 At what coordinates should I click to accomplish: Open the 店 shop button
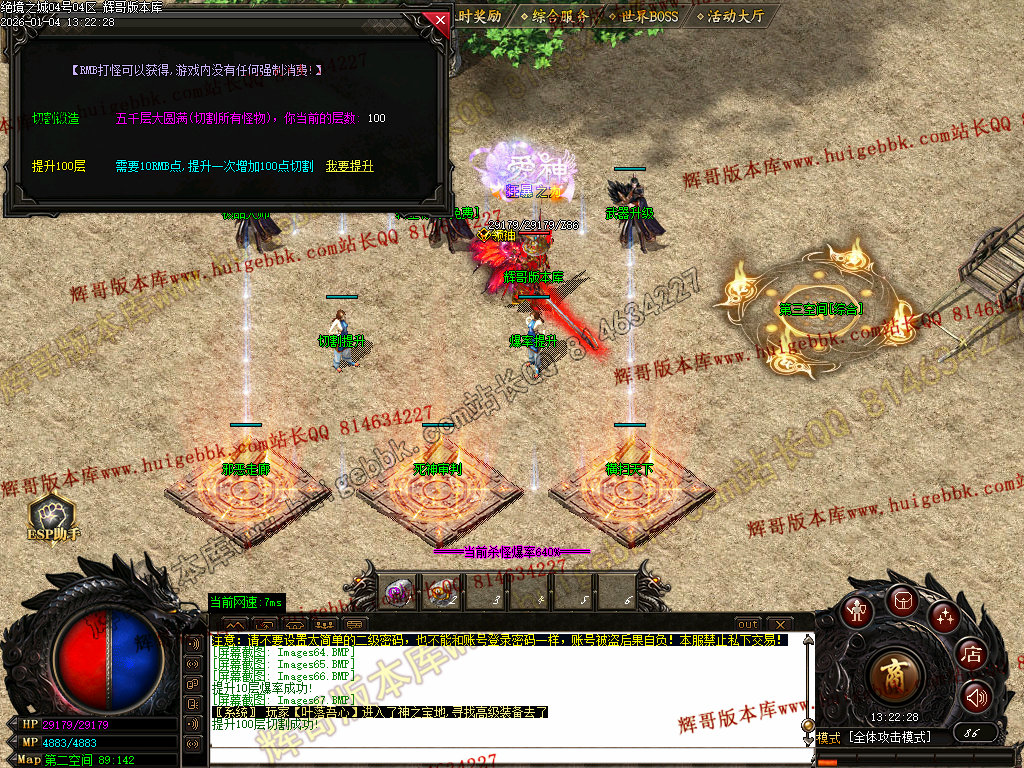(x=971, y=655)
